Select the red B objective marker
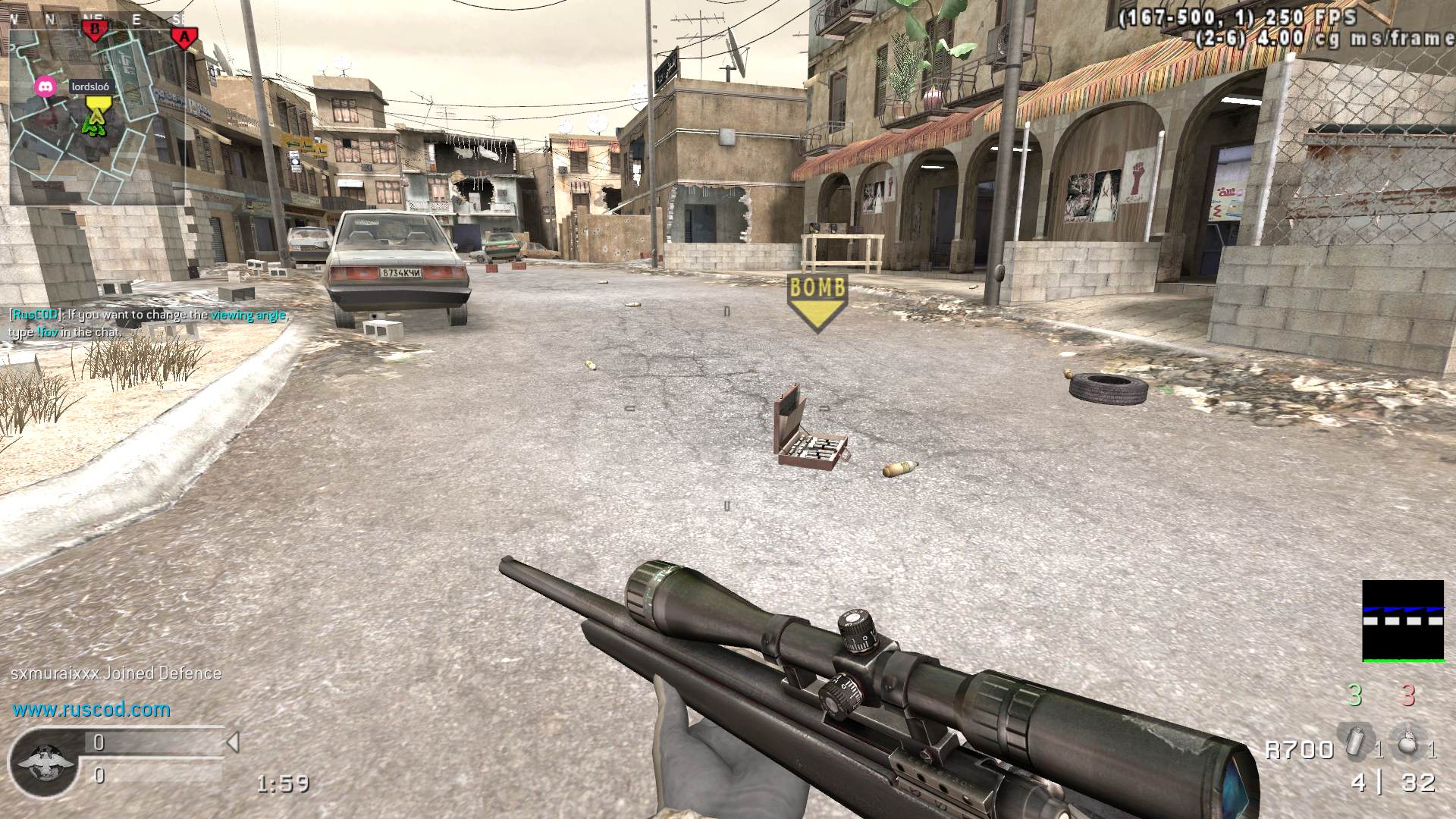Image resolution: width=1456 pixels, height=819 pixels. tap(96, 30)
